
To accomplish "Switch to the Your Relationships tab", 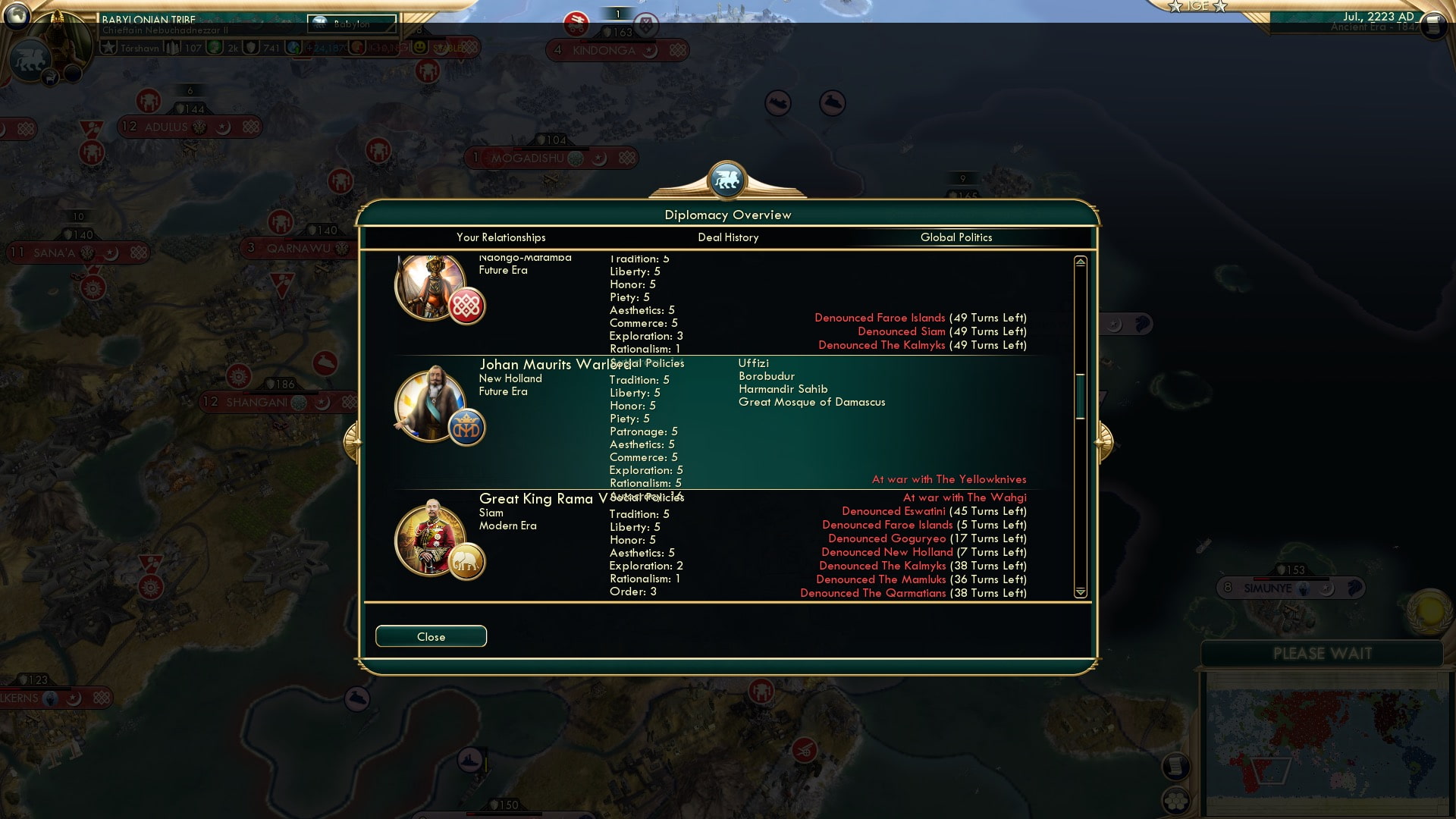I will 500,237.
